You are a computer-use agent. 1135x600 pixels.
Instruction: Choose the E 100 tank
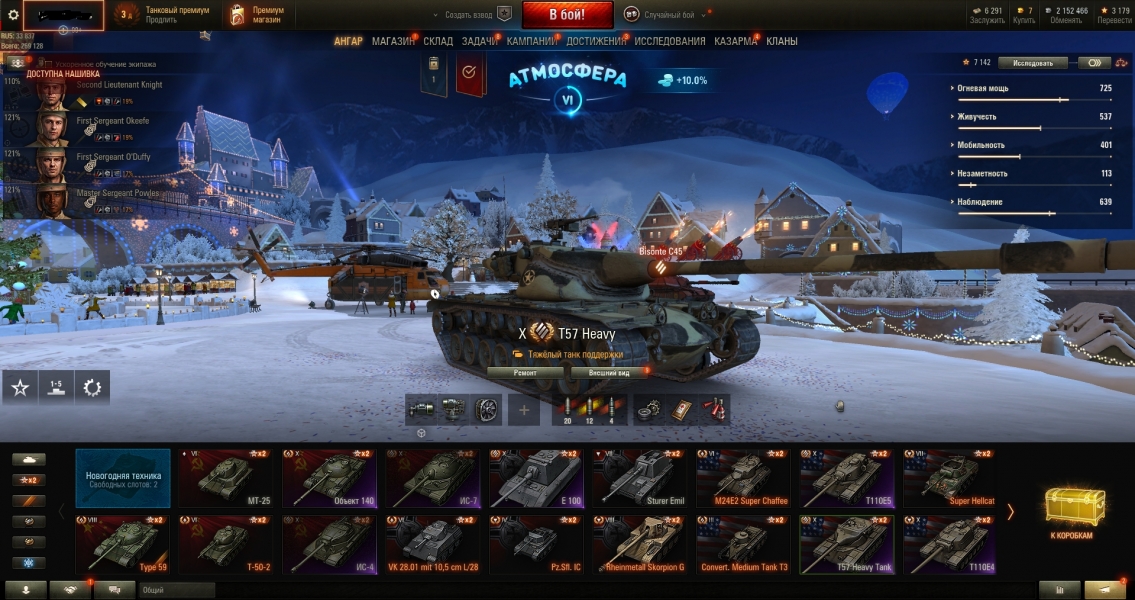(536, 477)
